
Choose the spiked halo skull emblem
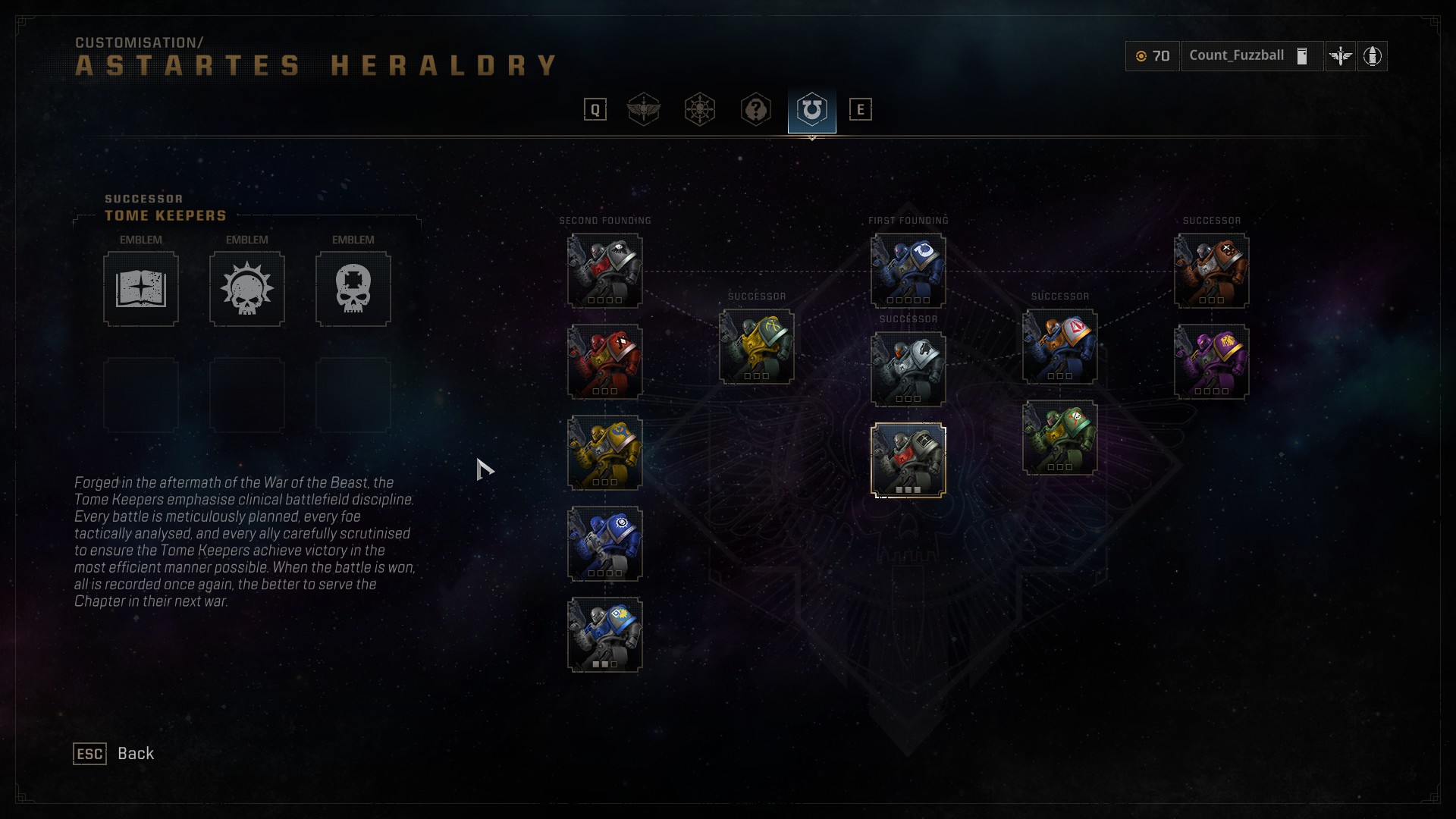pos(247,289)
